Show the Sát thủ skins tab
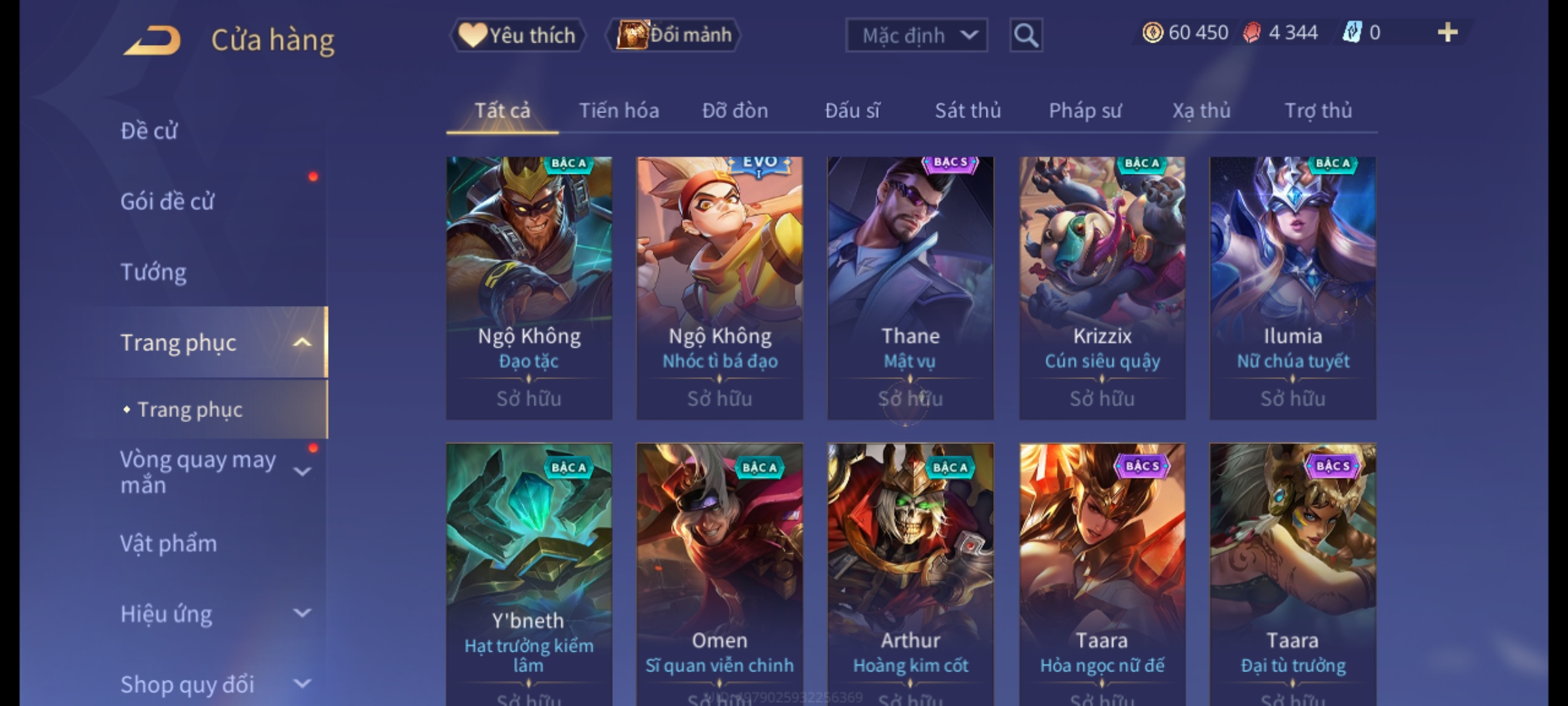Image resolution: width=1568 pixels, height=706 pixels. coord(968,111)
